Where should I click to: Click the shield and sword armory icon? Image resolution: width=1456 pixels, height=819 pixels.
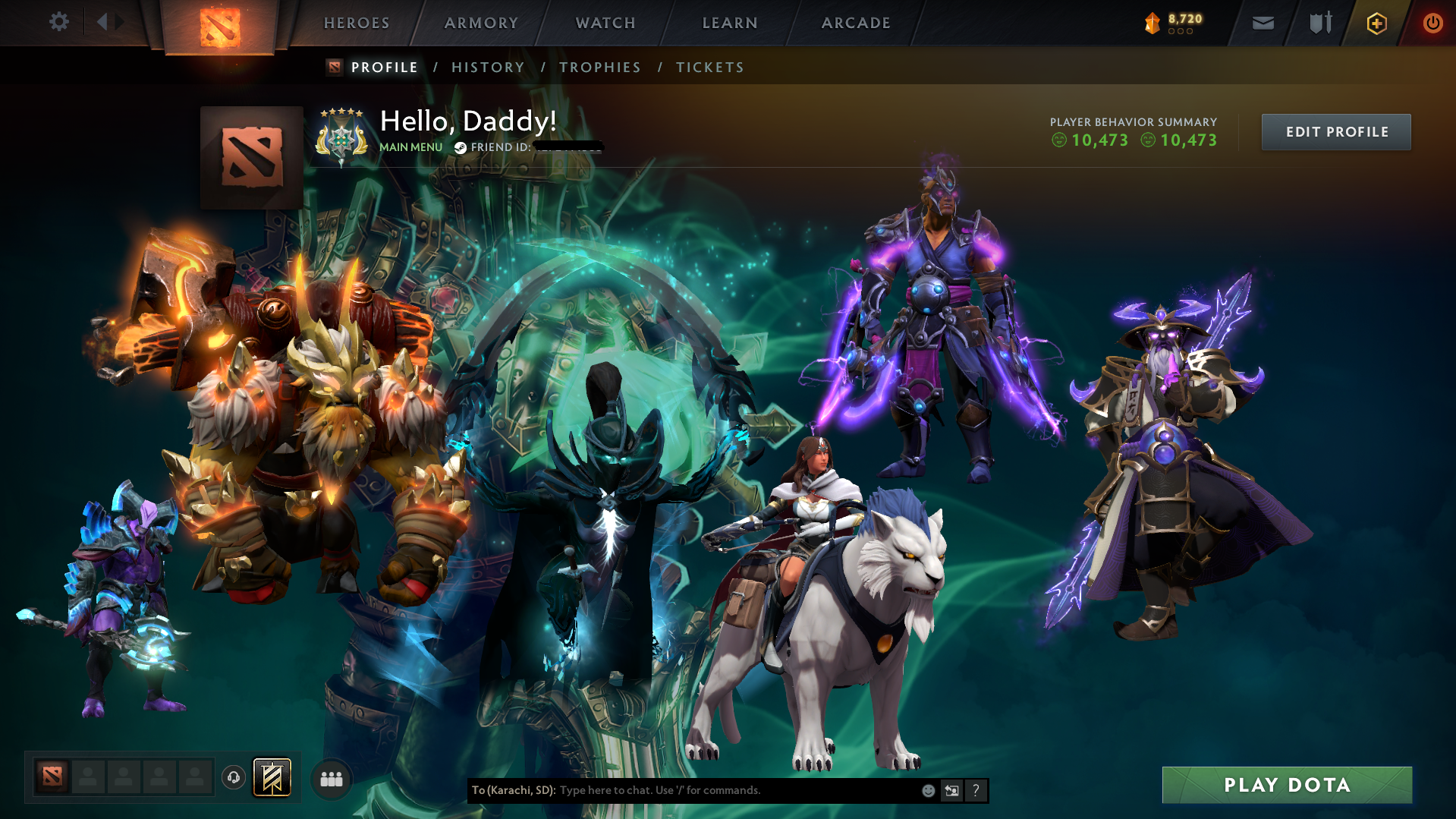(1319, 23)
